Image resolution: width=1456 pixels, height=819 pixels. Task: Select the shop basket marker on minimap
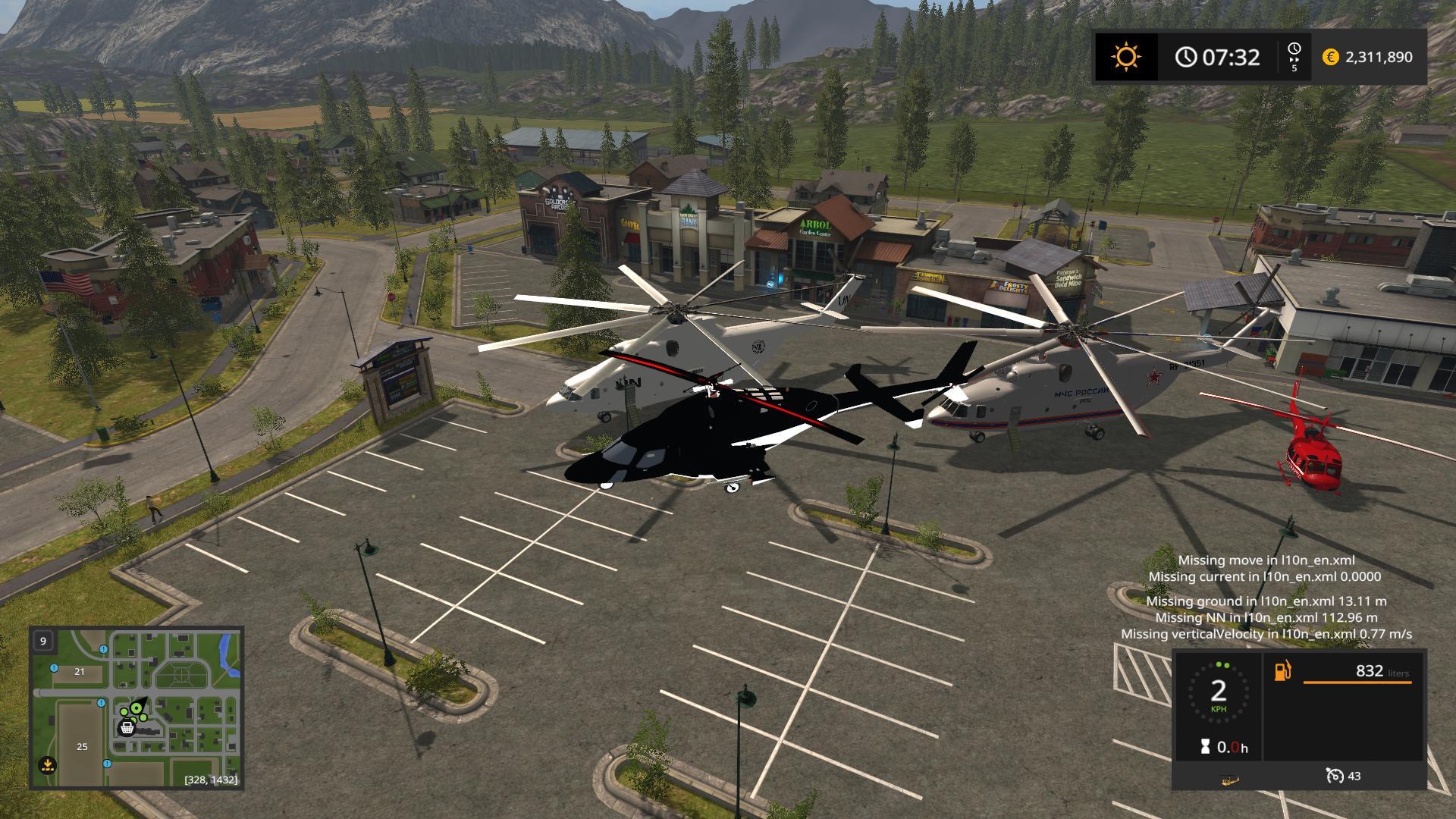pyautogui.click(x=127, y=728)
